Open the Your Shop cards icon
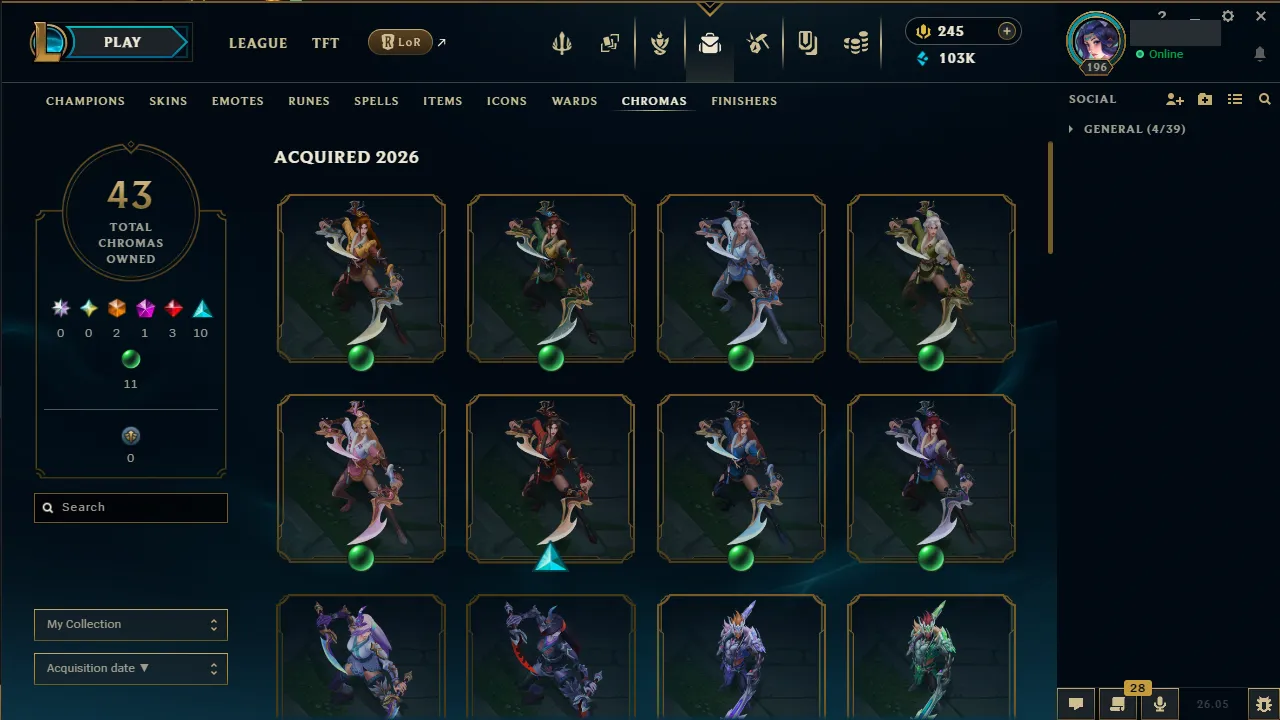 pos(610,42)
